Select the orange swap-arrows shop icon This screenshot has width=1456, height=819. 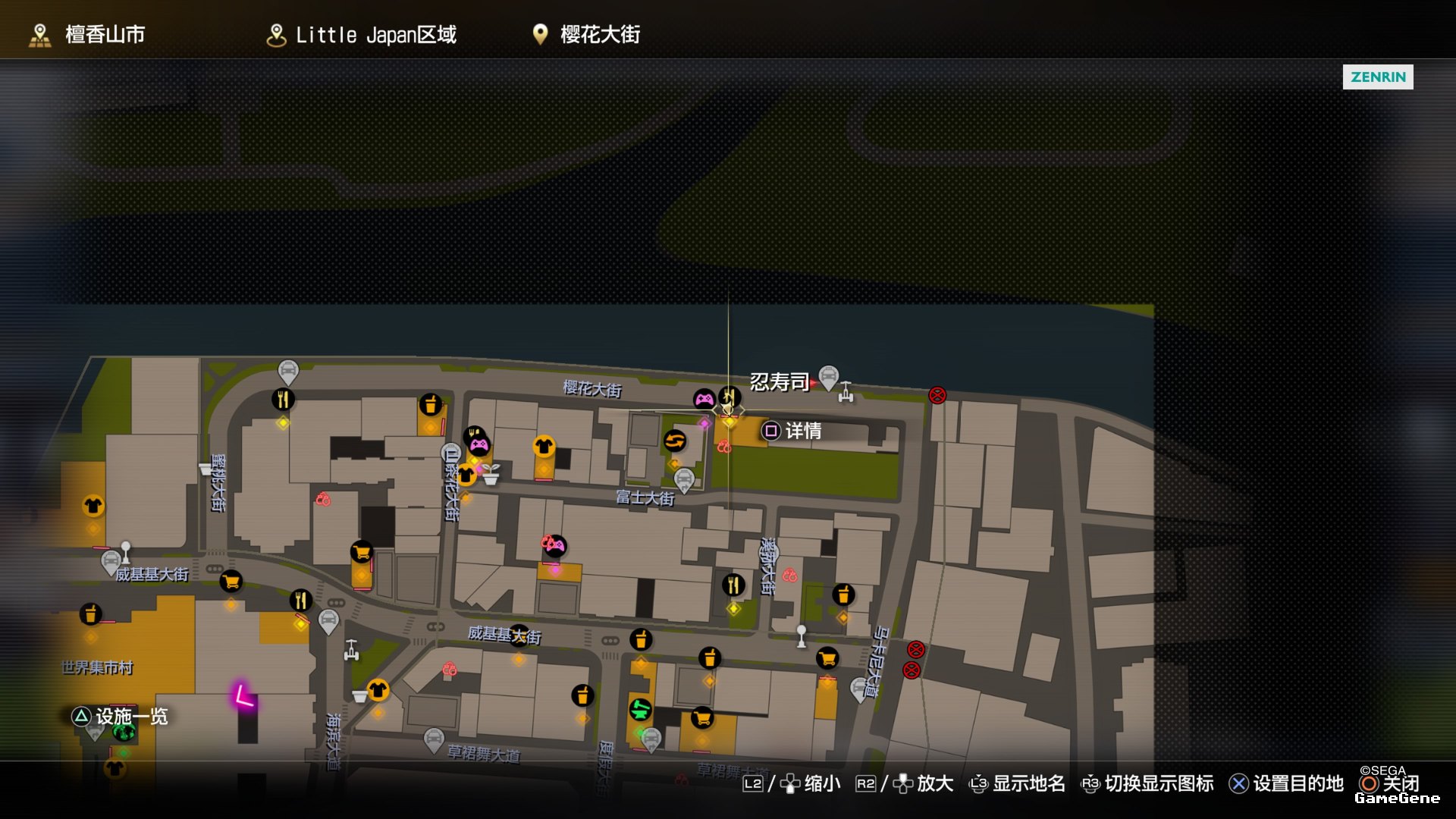click(674, 441)
